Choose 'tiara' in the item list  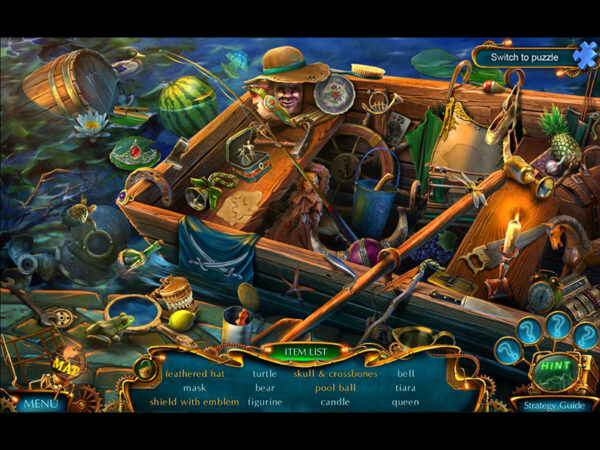[405, 388]
